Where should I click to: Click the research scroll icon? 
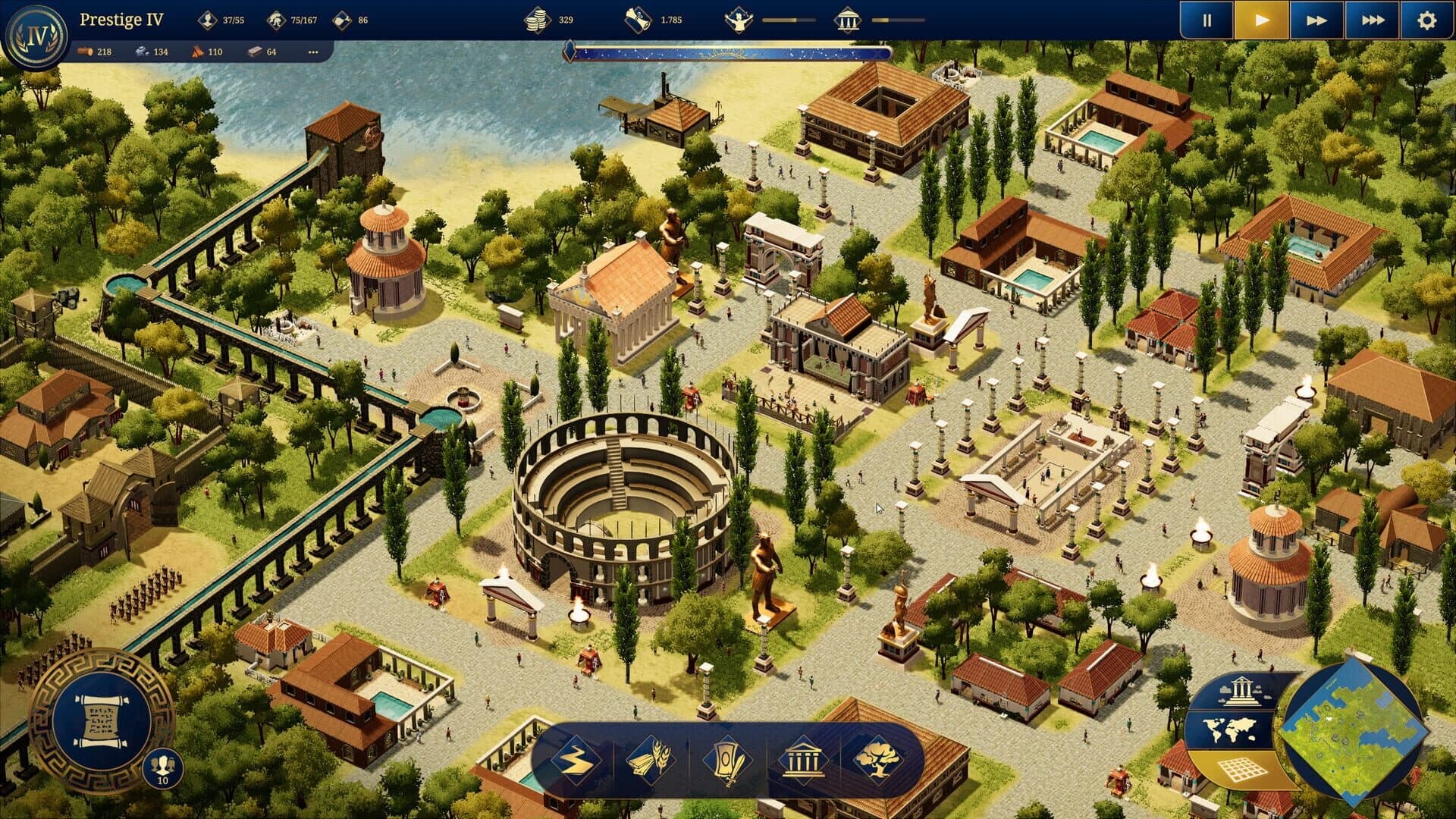coord(635,20)
